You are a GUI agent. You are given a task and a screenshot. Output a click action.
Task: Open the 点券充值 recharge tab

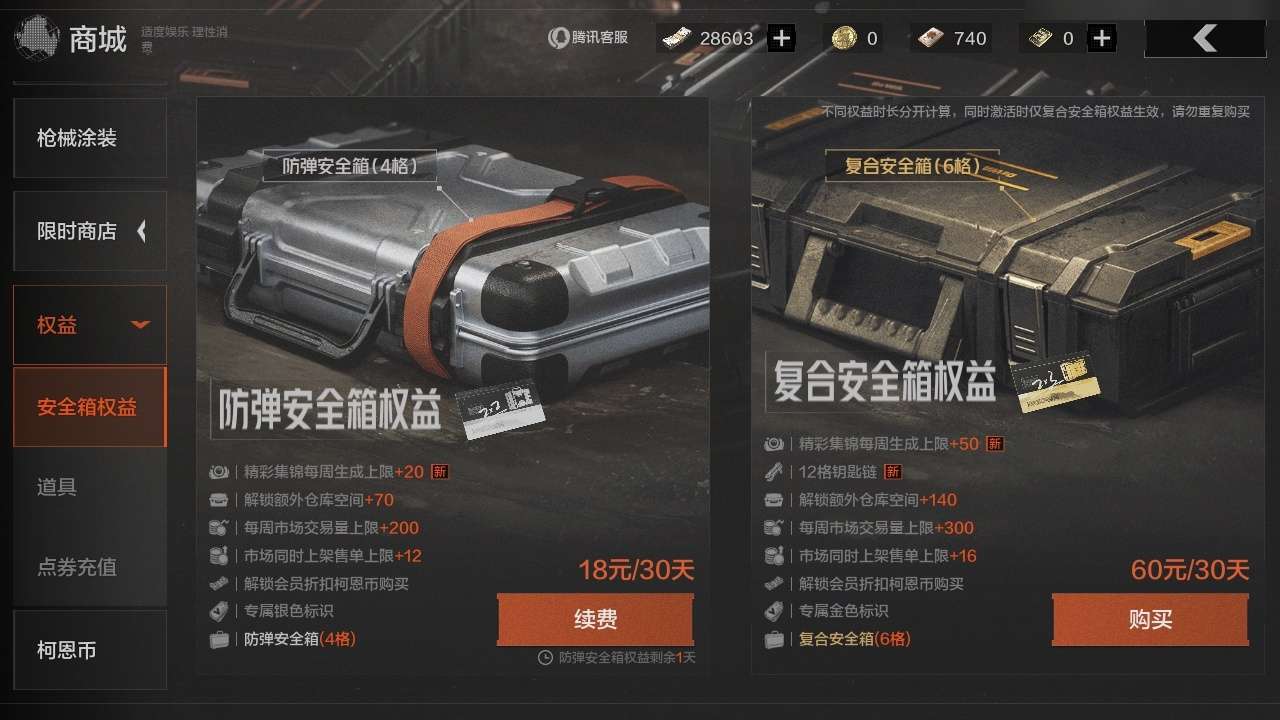(89, 567)
